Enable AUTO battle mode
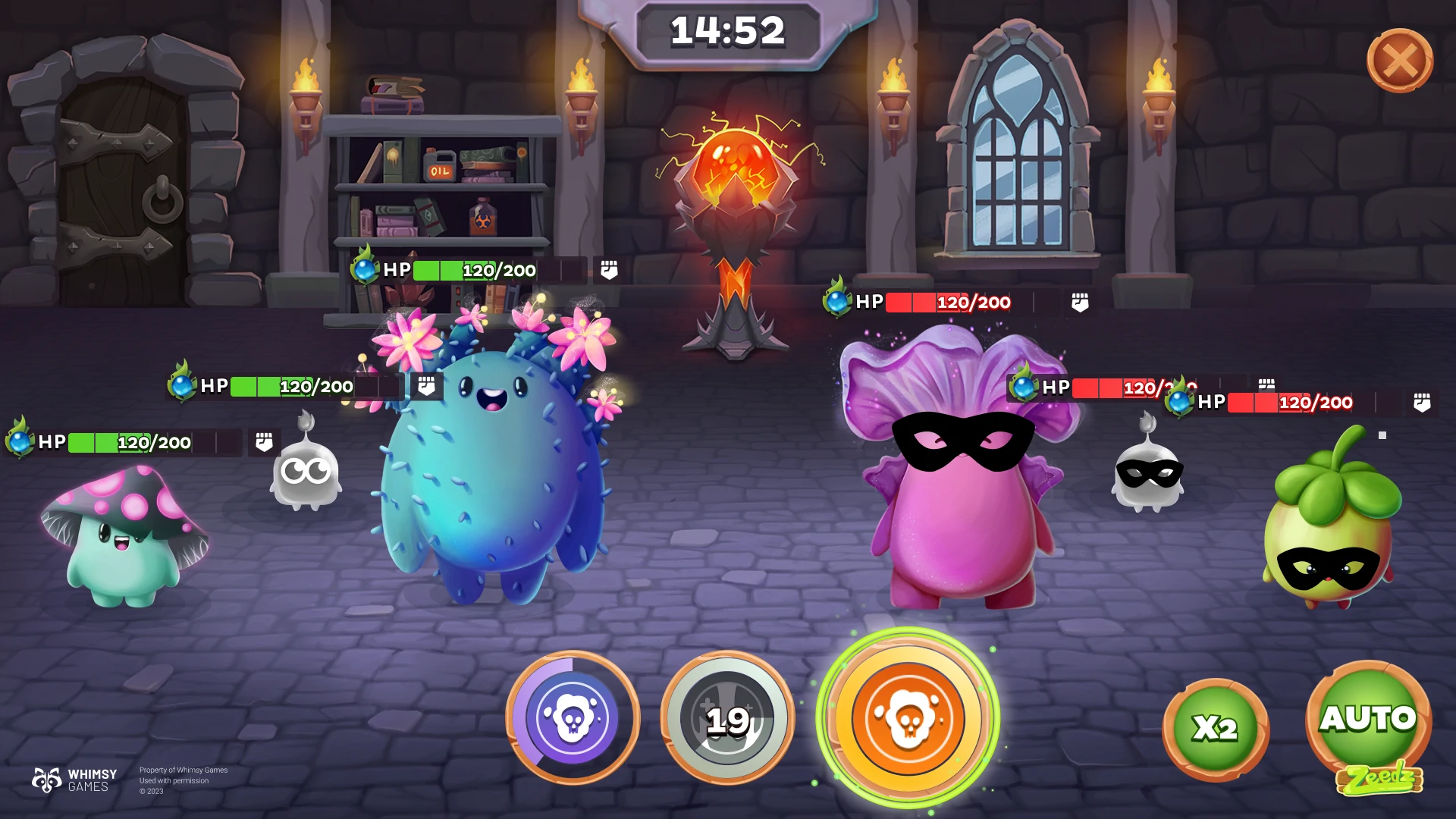This screenshot has width=1456, height=819. click(1368, 719)
